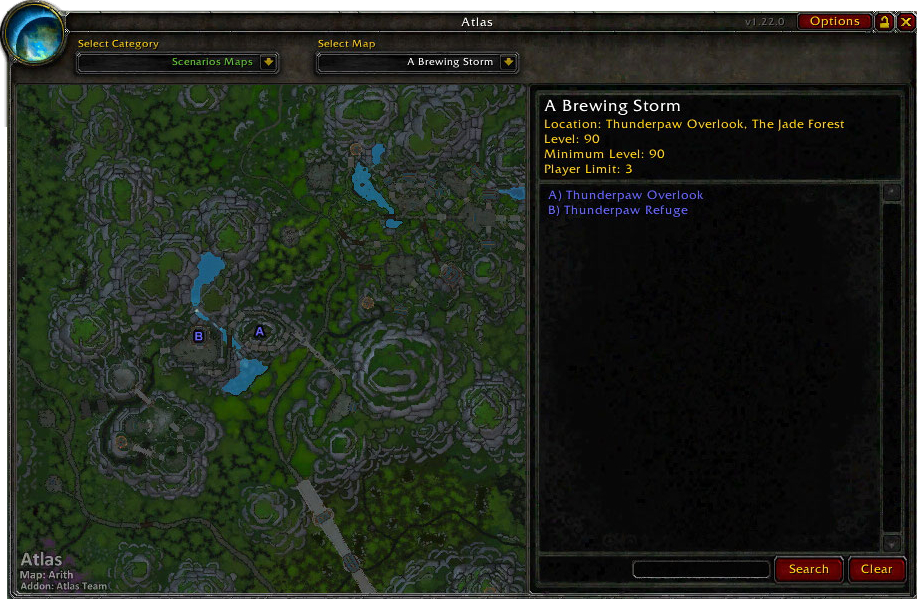
Task: Select the Thunderpaw Overlook entry
Action: [x=625, y=195]
